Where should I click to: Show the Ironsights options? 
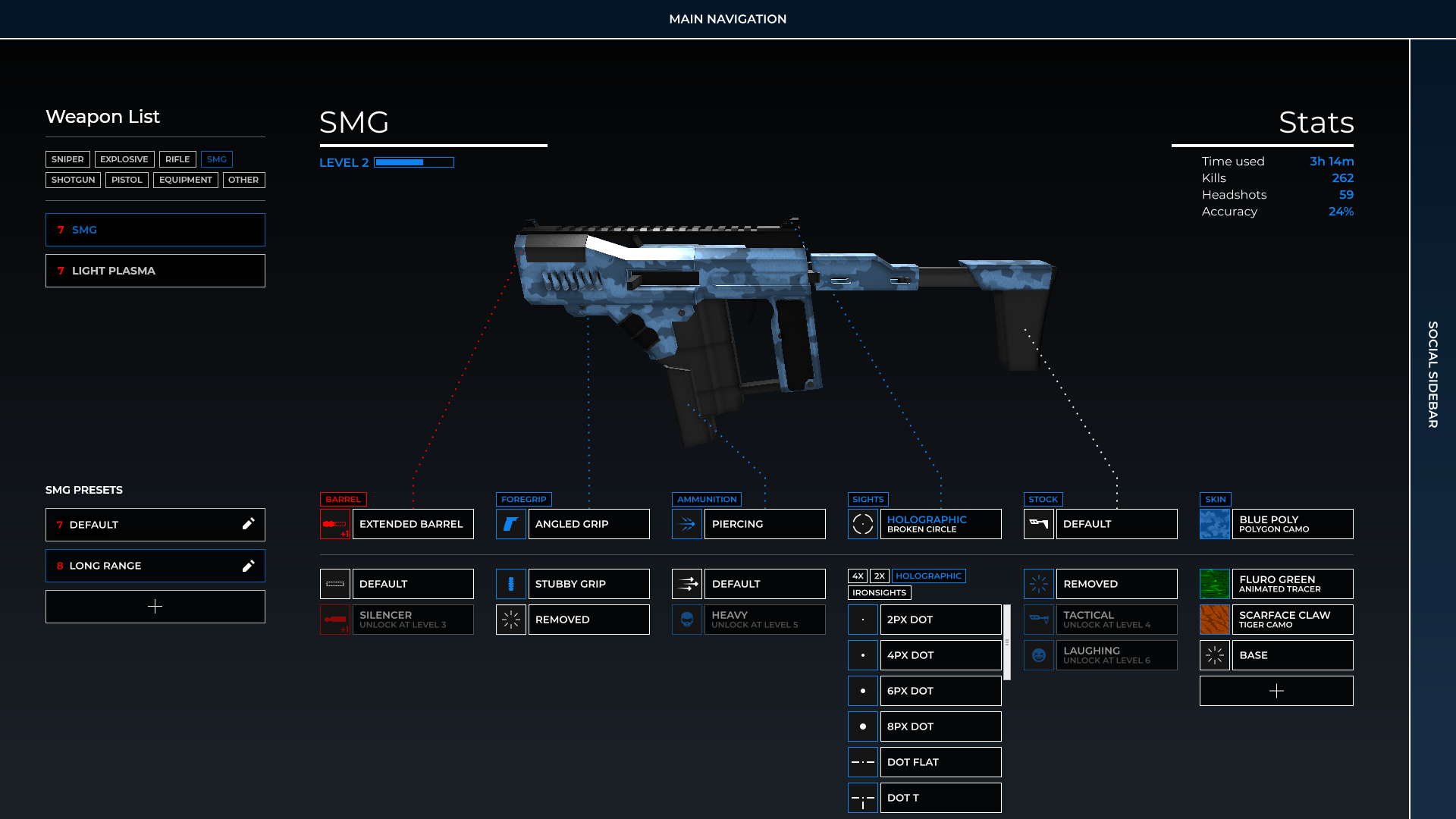coord(879,593)
